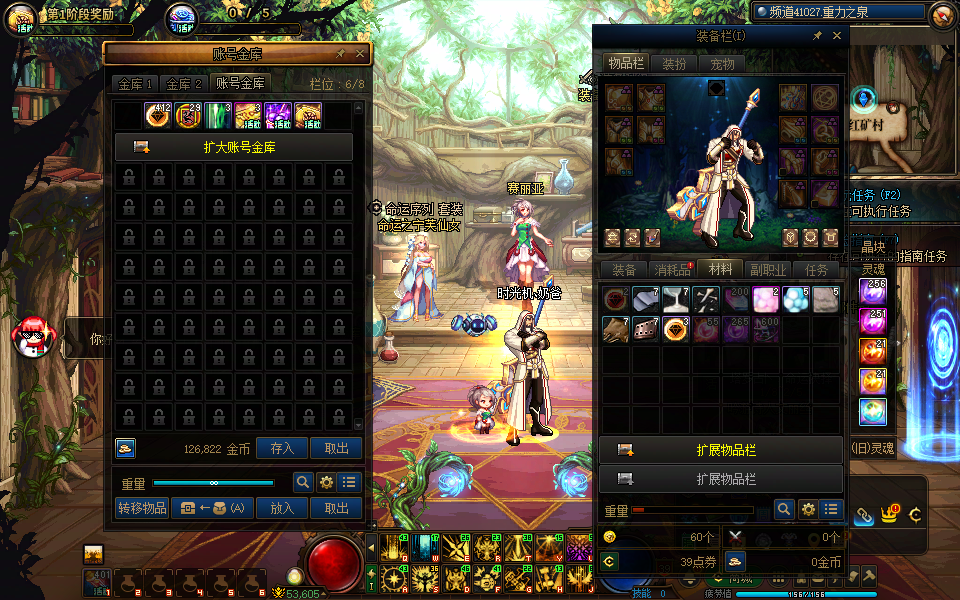
Task: Switch to the 消耗品 consumables tab
Action: pos(672,269)
